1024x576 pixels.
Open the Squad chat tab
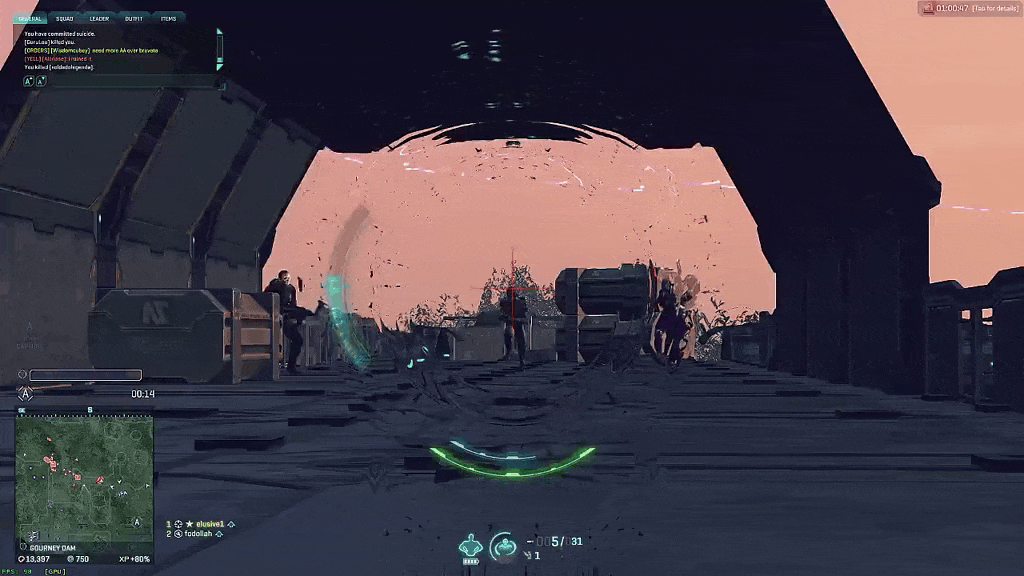tap(64, 18)
